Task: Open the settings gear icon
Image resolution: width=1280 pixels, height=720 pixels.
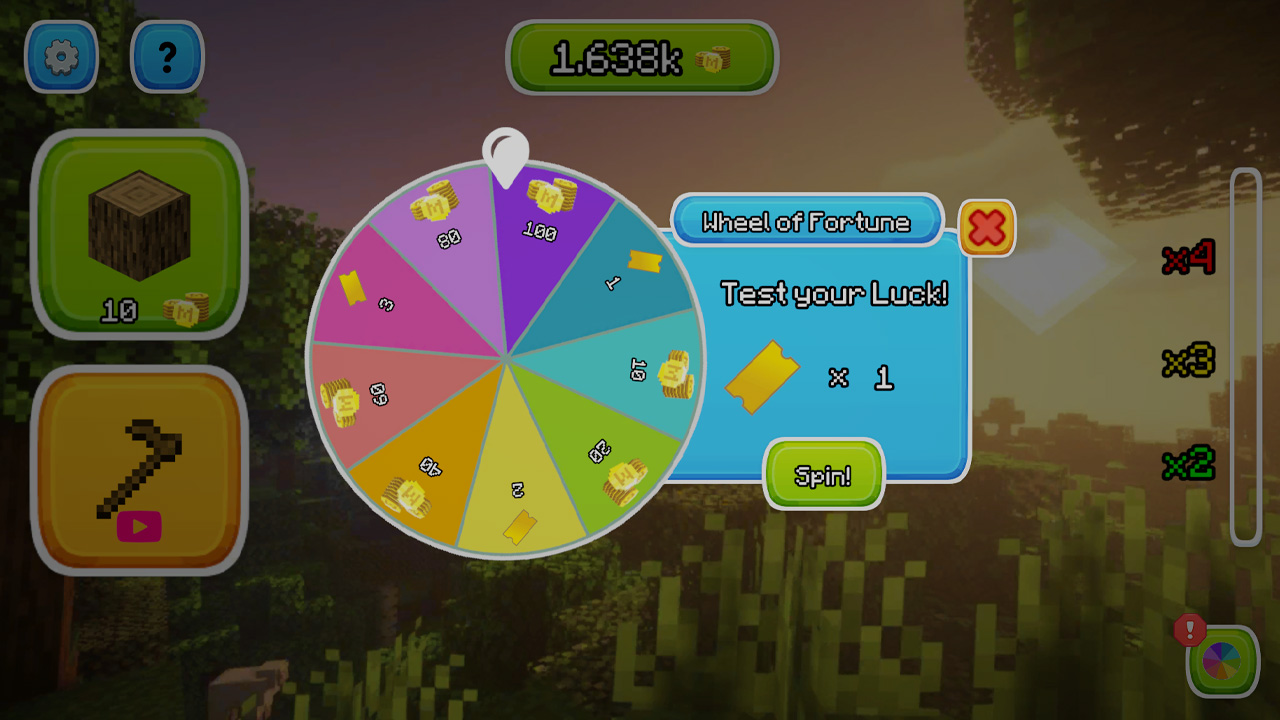Action: coord(61,57)
